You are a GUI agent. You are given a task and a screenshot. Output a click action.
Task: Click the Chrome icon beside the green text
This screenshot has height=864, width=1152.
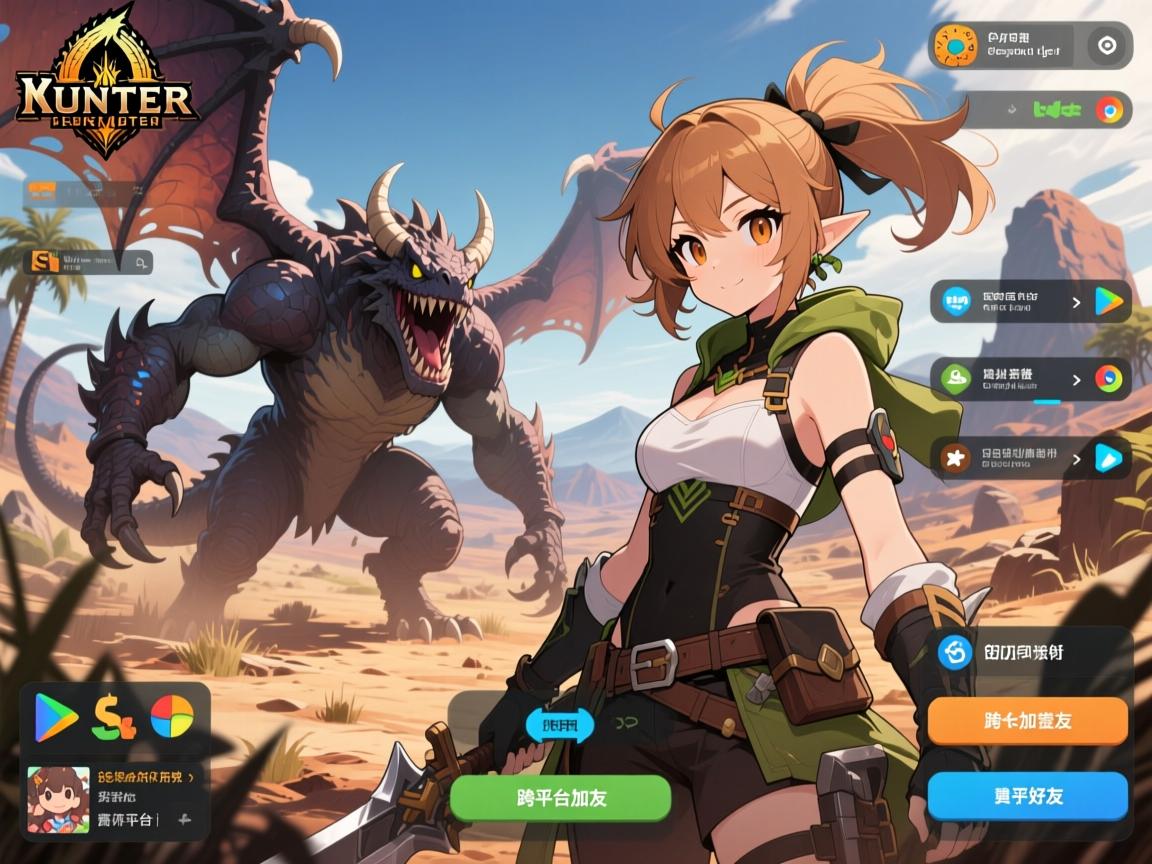[1108, 109]
